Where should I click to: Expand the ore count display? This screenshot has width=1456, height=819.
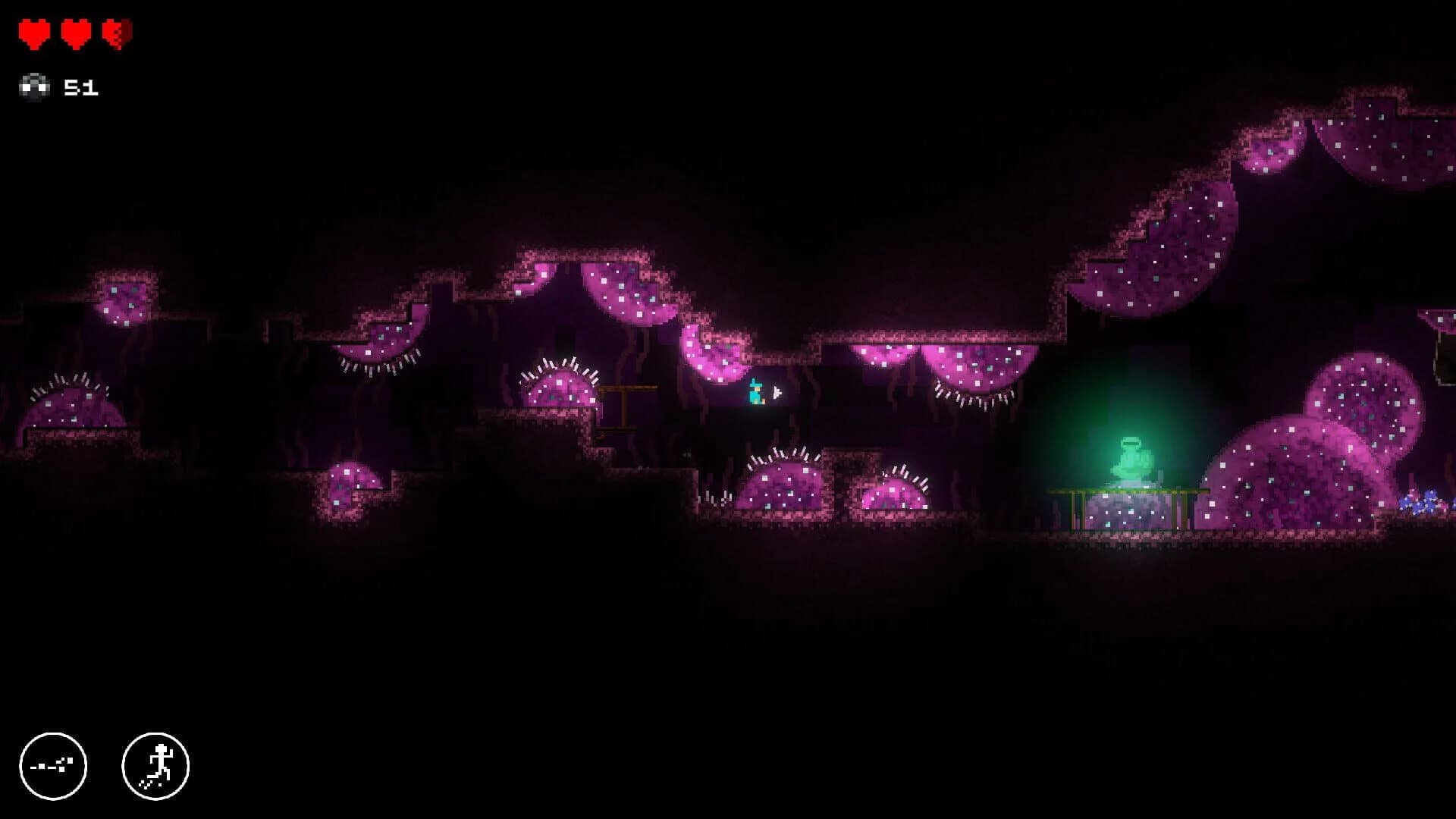(x=83, y=86)
